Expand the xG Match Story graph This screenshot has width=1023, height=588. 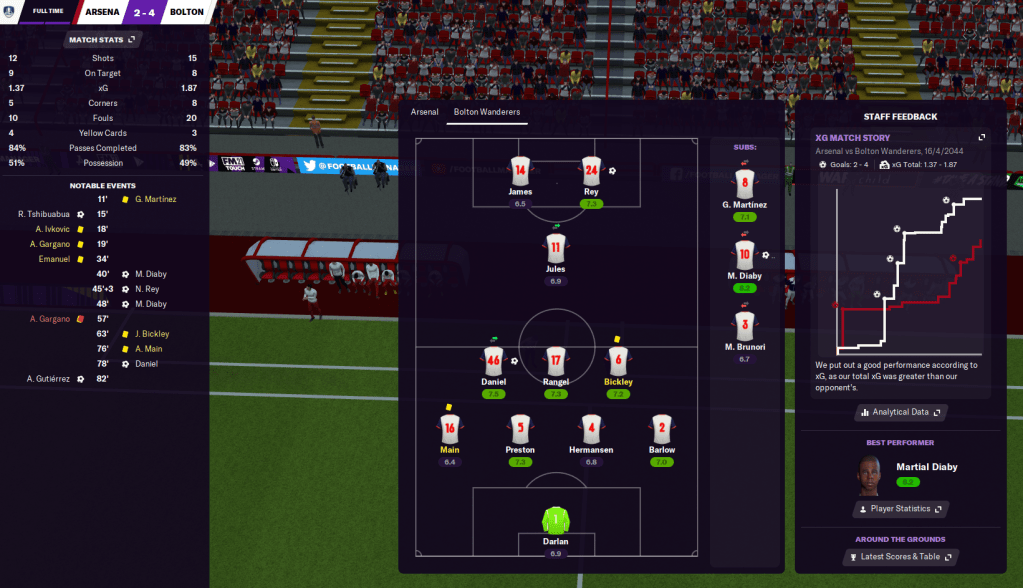point(982,137)
